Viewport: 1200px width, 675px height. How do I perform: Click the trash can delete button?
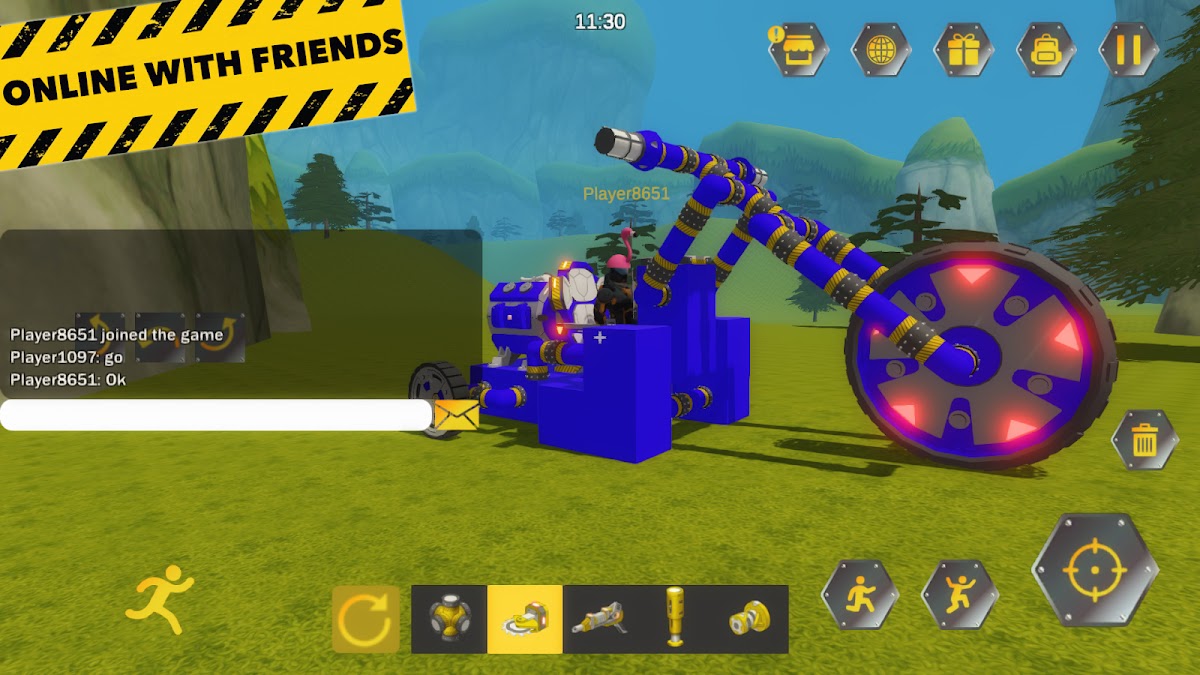pyautogui.click(x=1145, y=439)
